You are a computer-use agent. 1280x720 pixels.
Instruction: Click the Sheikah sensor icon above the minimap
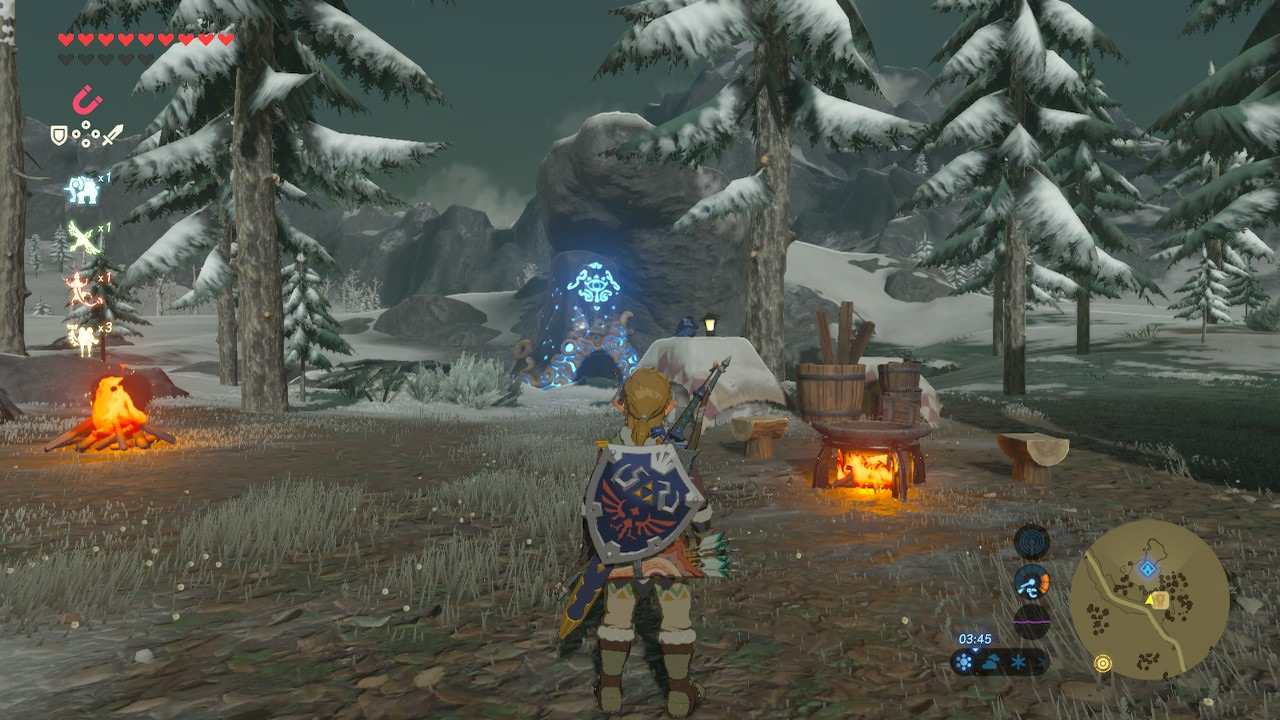point(1031,542)
